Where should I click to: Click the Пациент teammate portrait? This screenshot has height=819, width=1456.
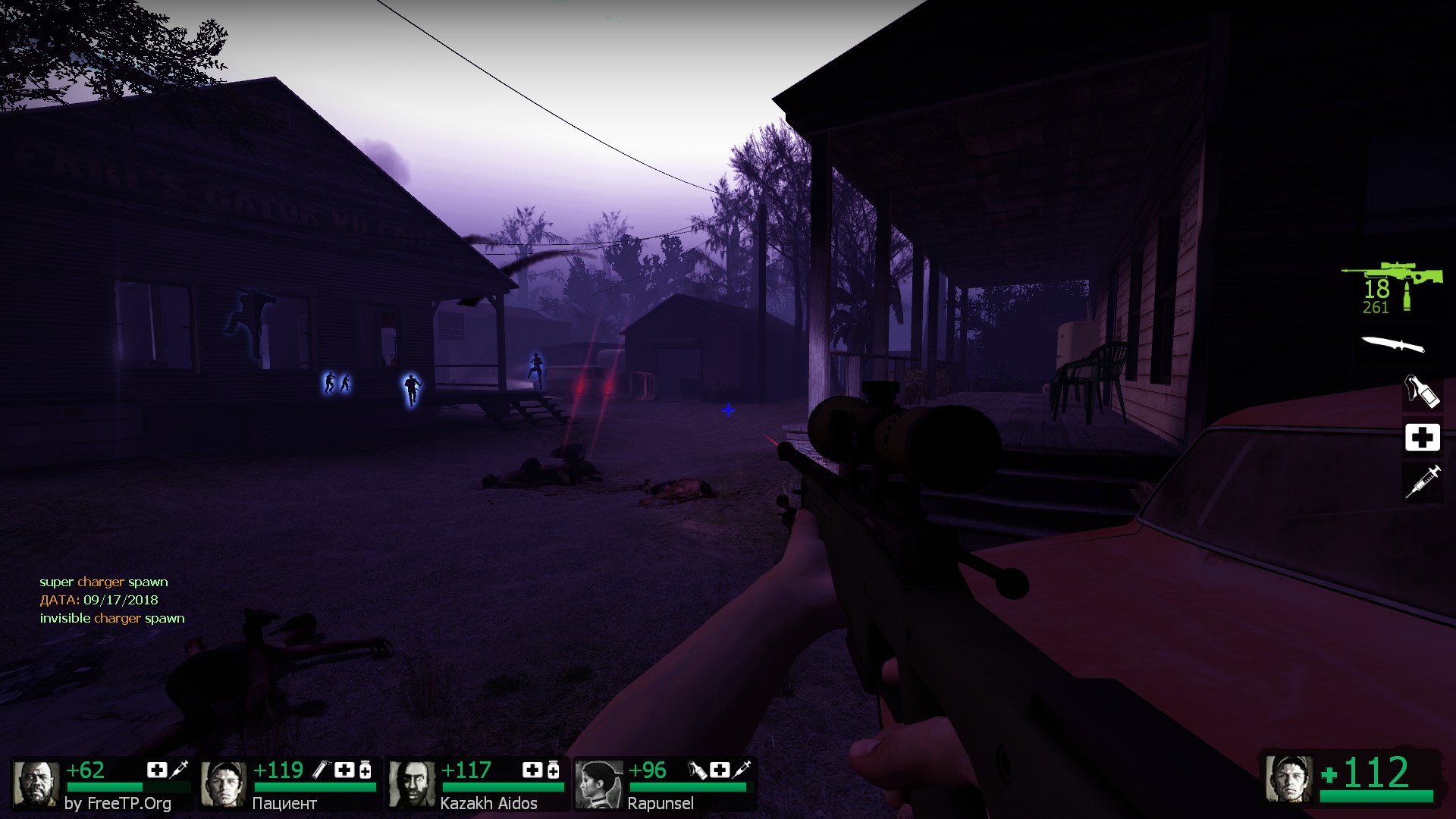coord(224,784)
